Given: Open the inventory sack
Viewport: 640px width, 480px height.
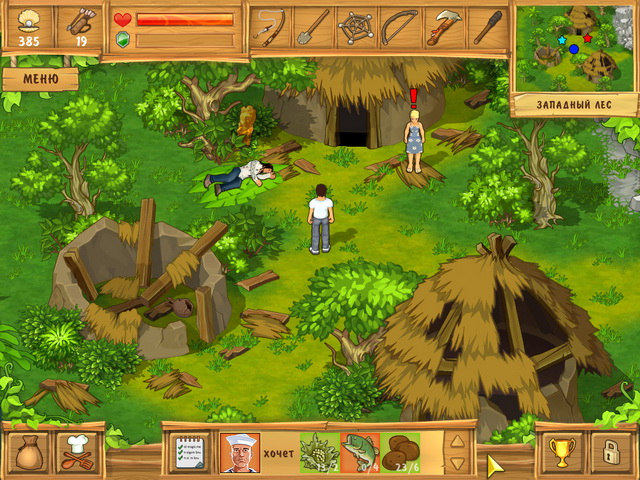Looking at the screenshot, I should tap(28, 452).
